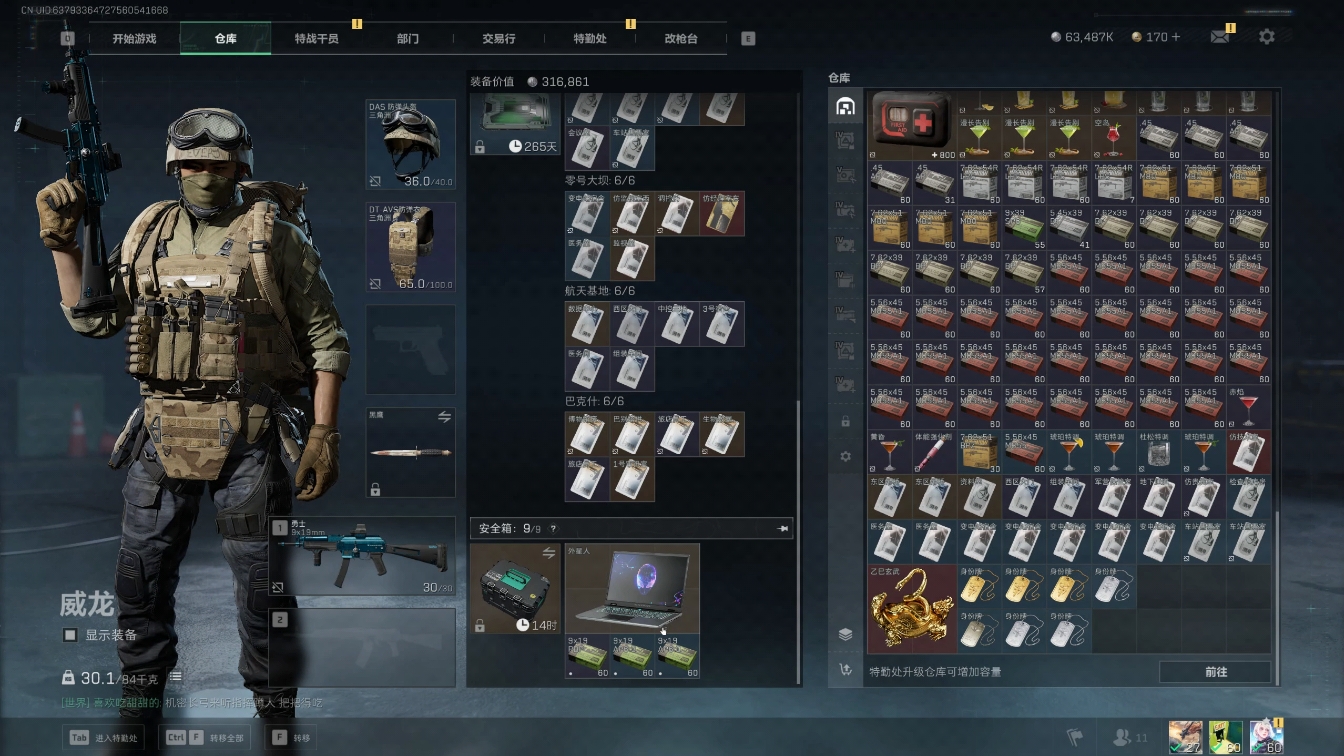Viewport: 1344px width, 756px height.
Task: Click the 进入特勤处 button
Action: (x=104, y=738)
